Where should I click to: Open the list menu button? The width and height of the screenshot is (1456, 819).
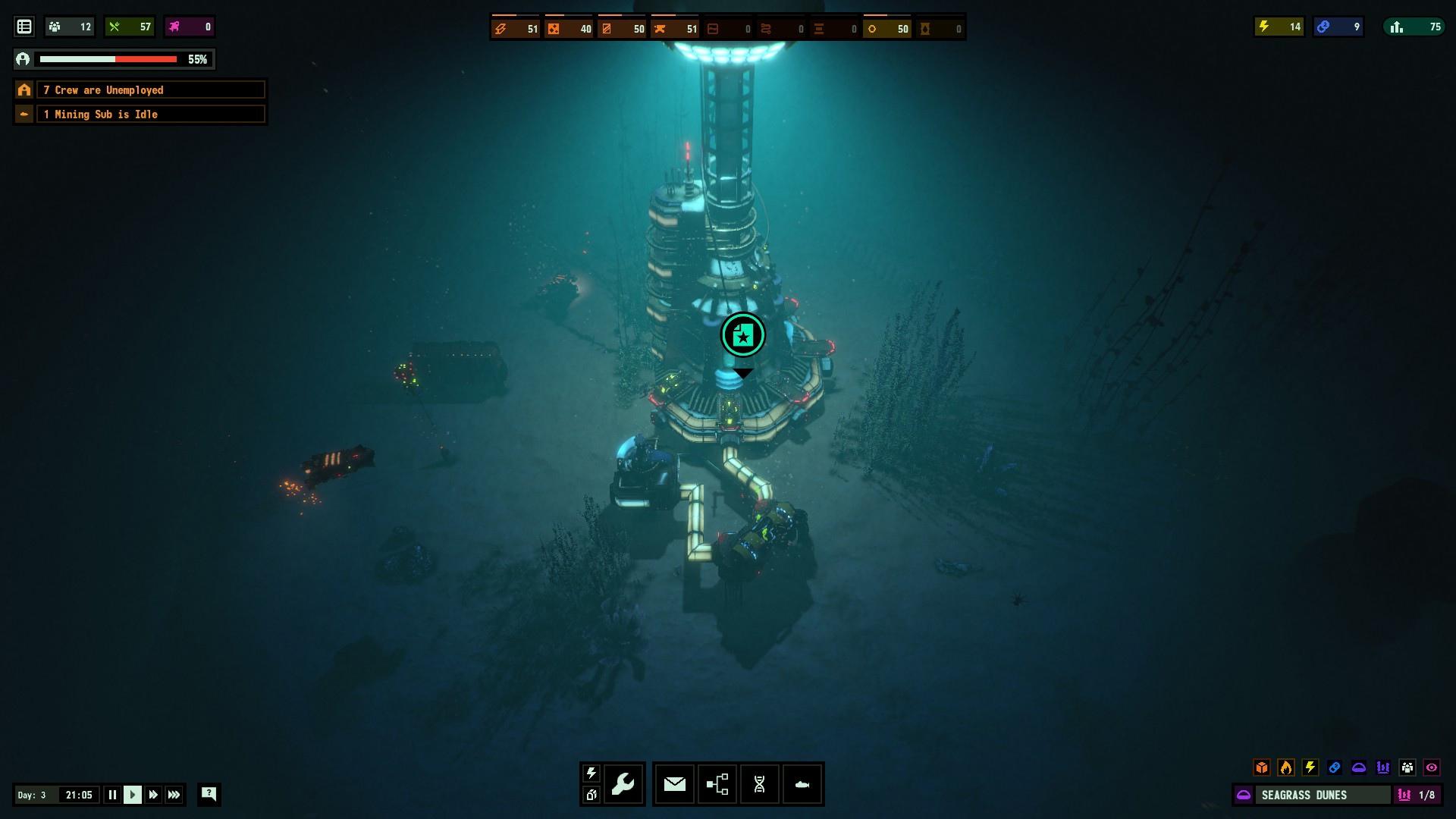point(24,27)
